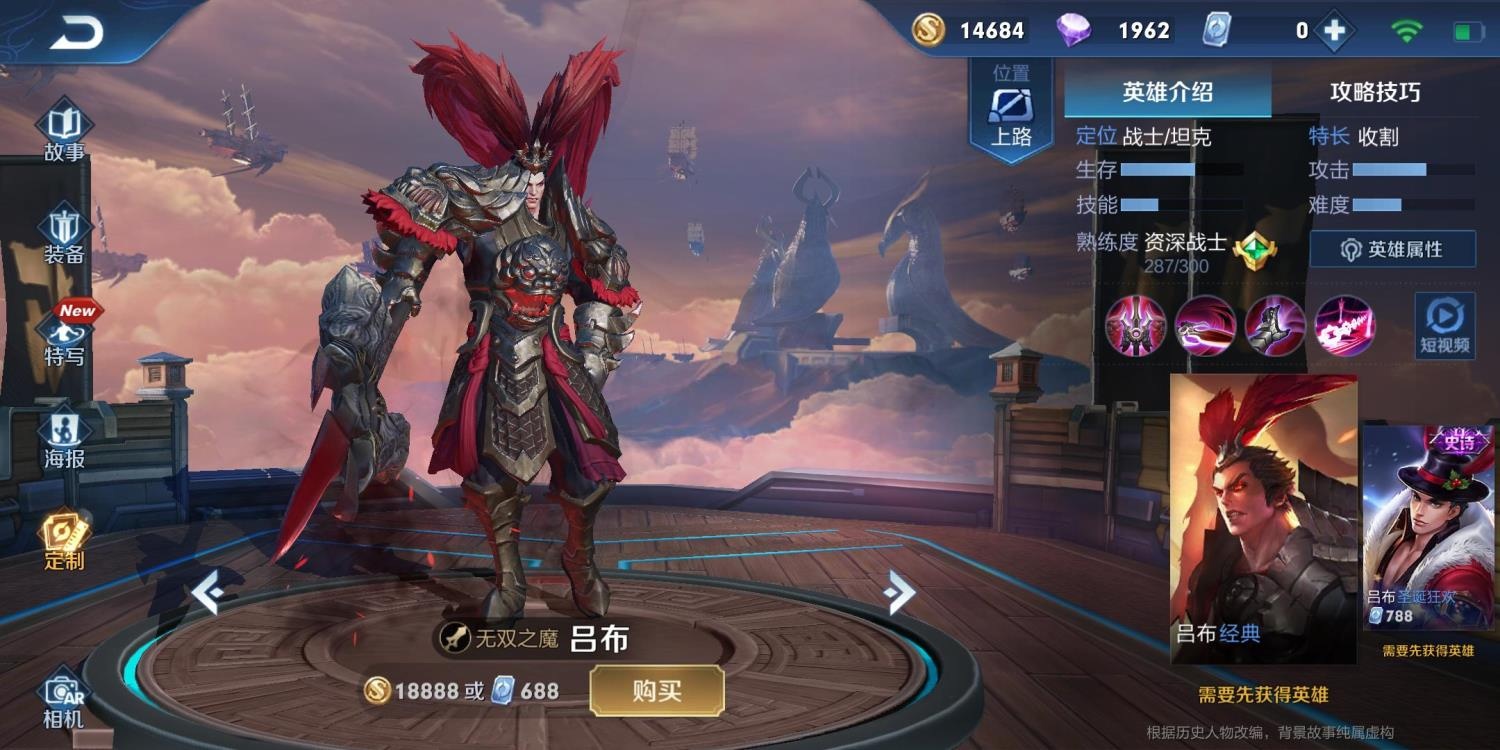
Task: Switch to the next hero with right arrow
Action: coord(899,594)
